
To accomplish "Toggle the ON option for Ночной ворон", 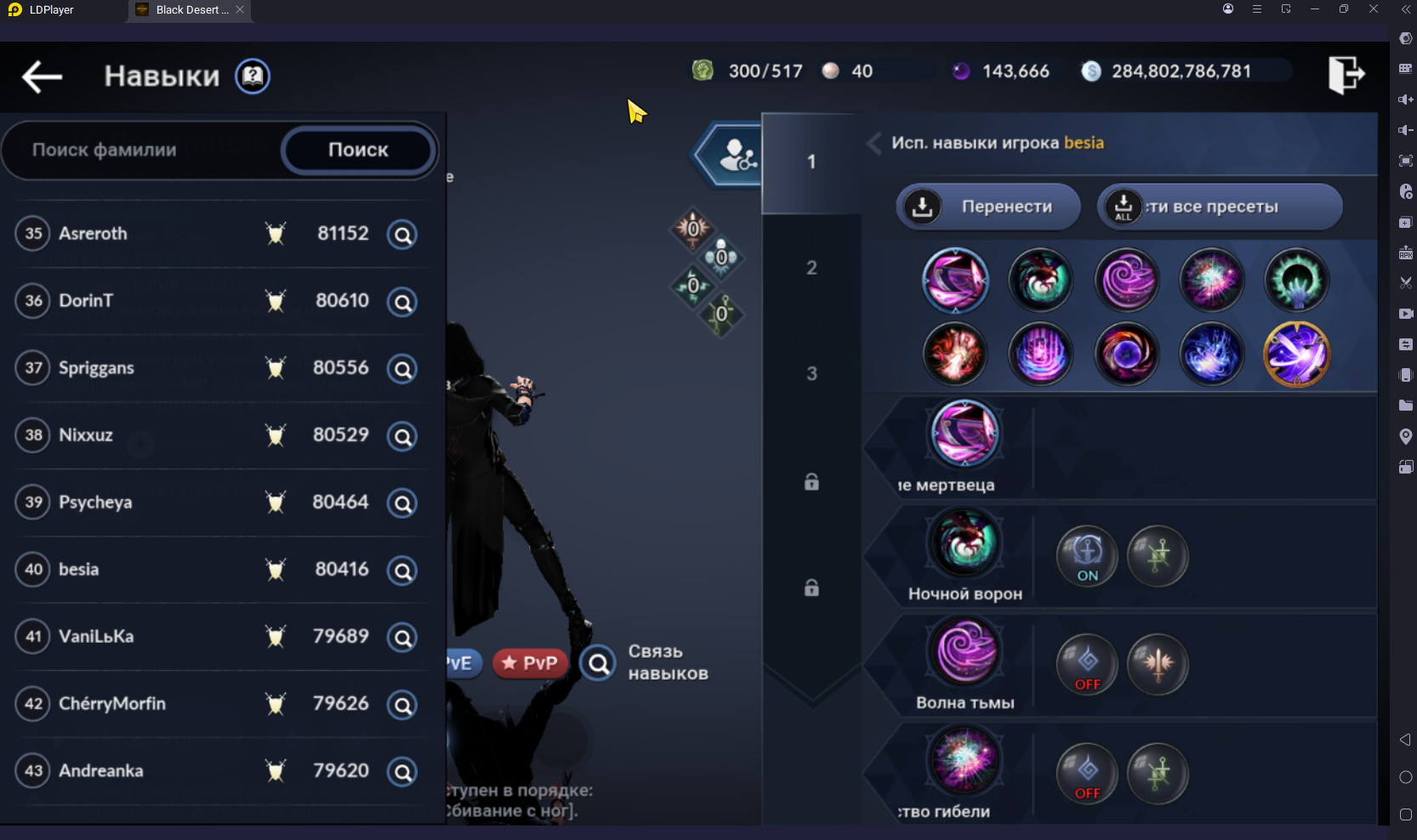I will pos(1087,557).
